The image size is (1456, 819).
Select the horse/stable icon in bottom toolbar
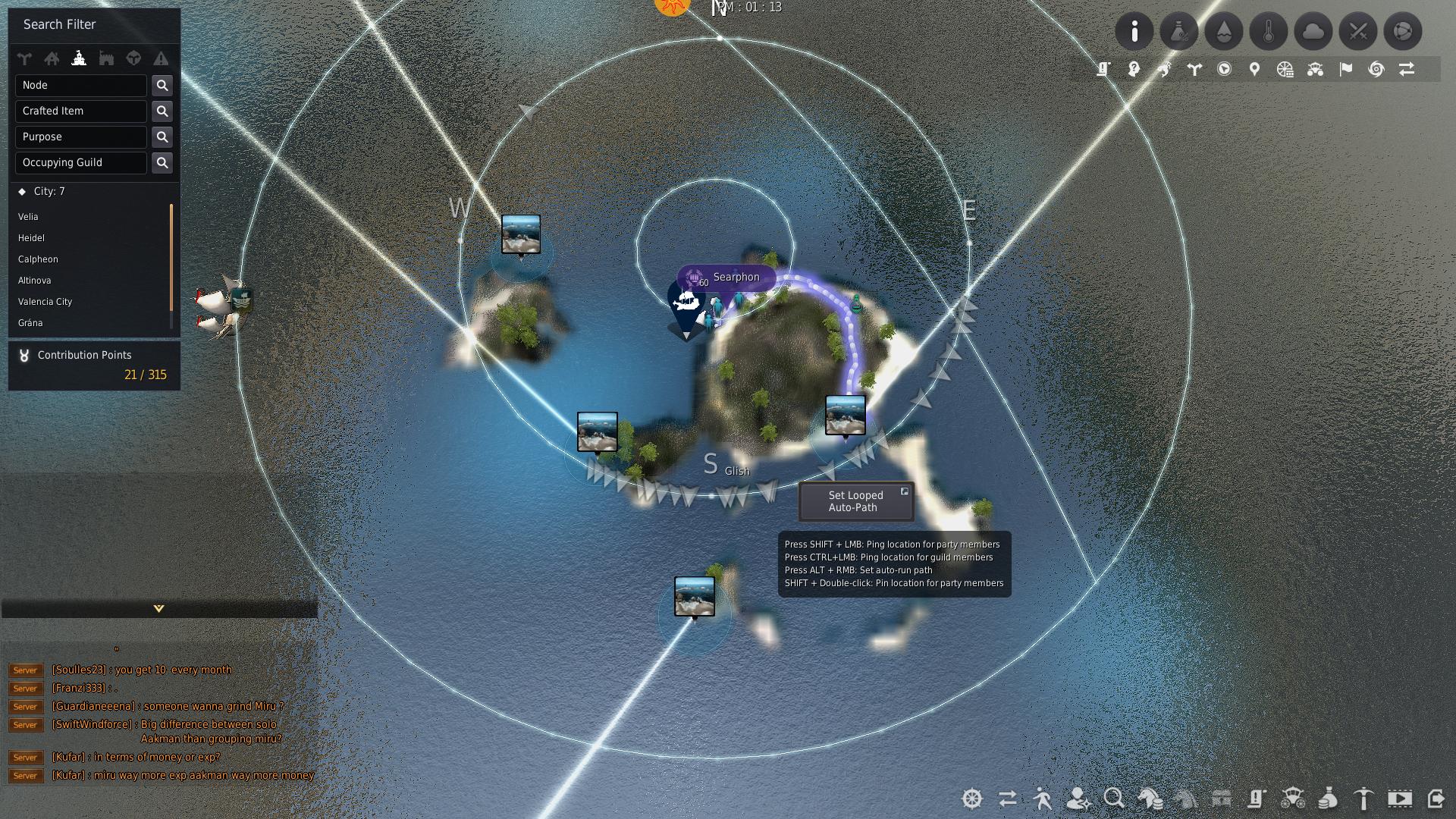click(1150, 799)
